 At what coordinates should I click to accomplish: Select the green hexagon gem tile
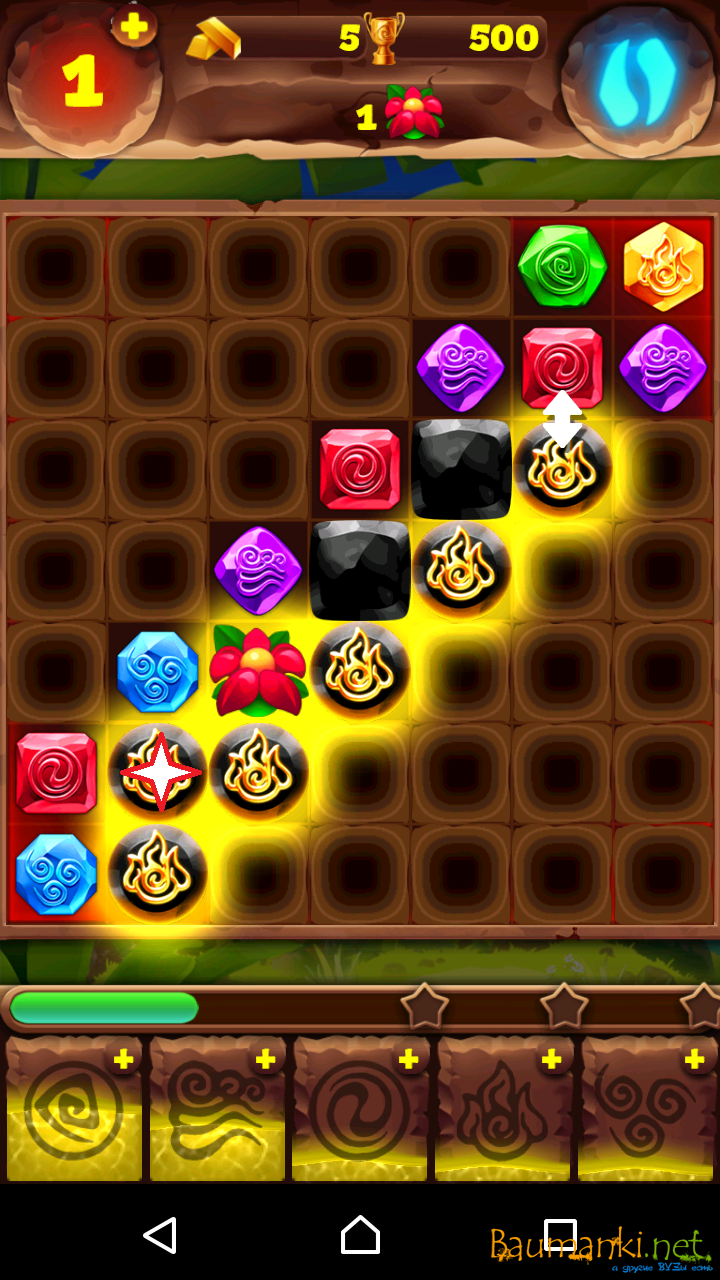click(562, 266)
